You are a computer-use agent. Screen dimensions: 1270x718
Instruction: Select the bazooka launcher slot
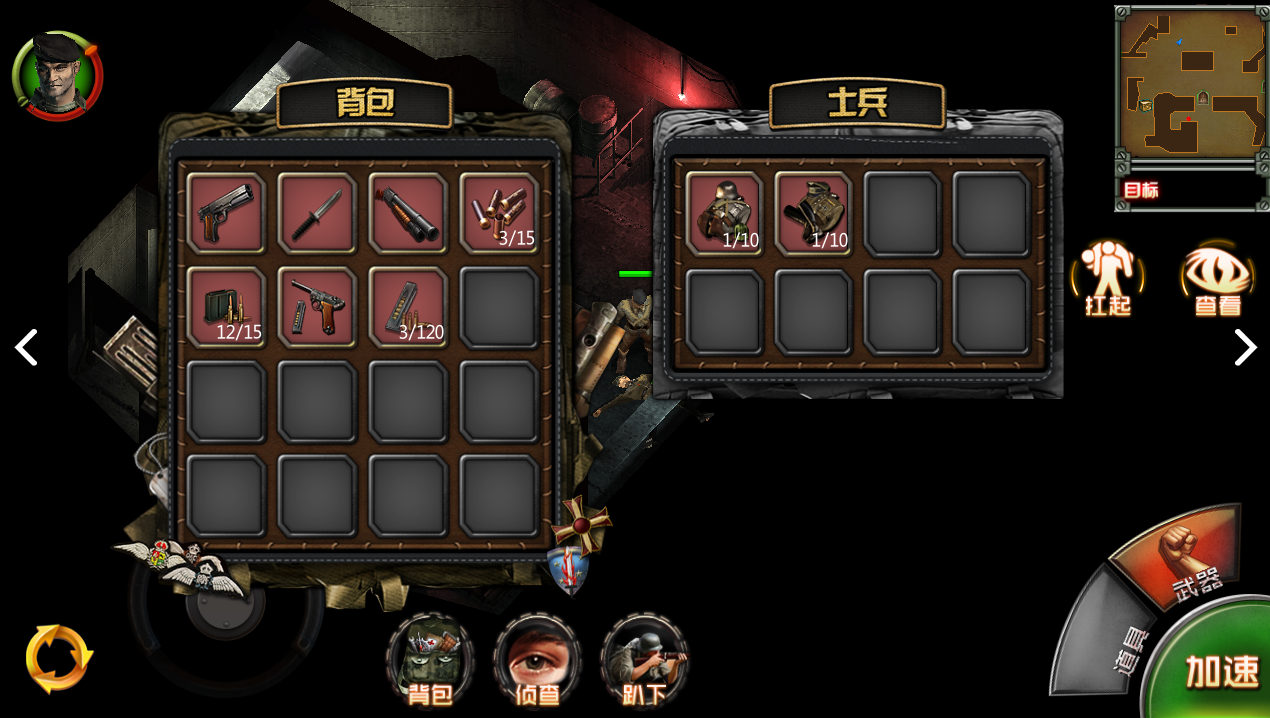coord(408,213)
